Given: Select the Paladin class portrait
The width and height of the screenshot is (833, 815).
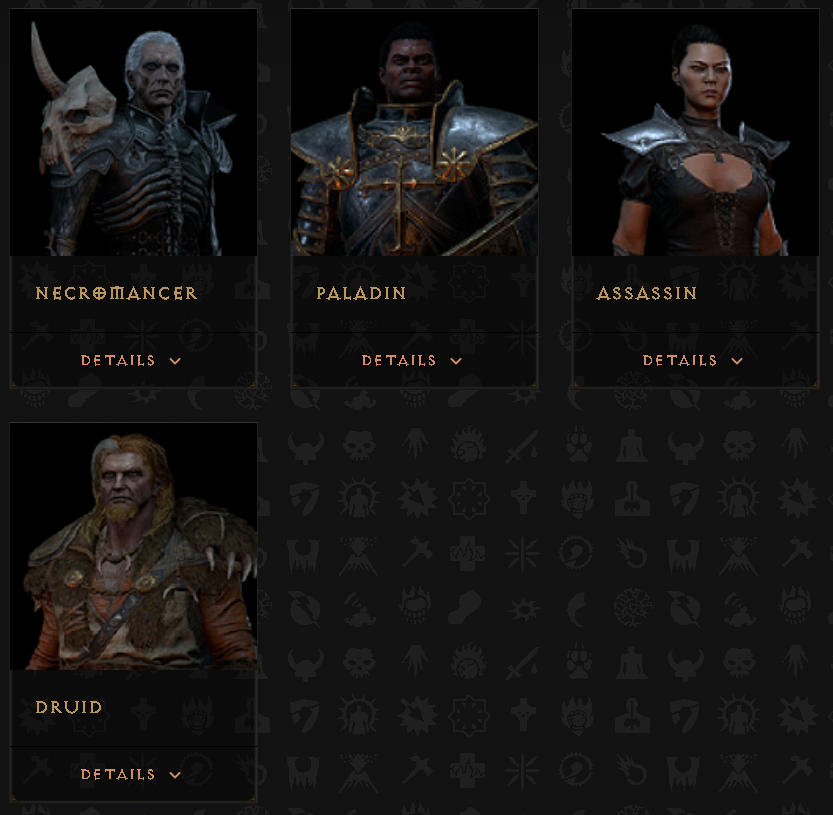Looking at the screenshot, I should (414, 133).
